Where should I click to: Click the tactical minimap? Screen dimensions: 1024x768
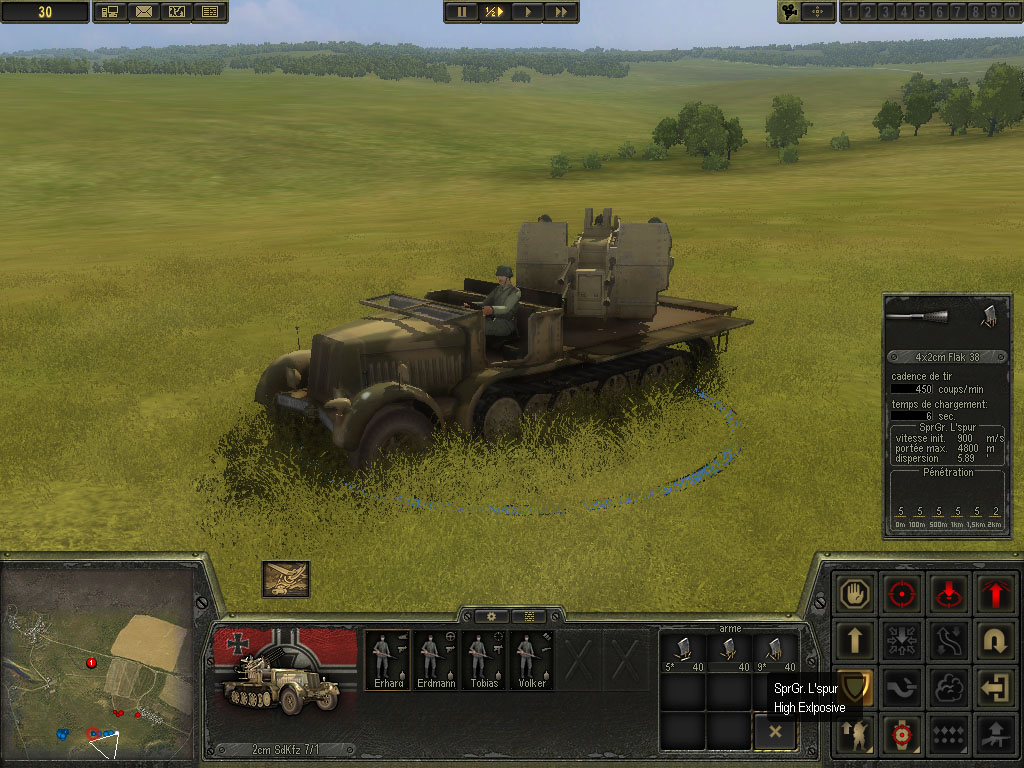tap(97, 663)
